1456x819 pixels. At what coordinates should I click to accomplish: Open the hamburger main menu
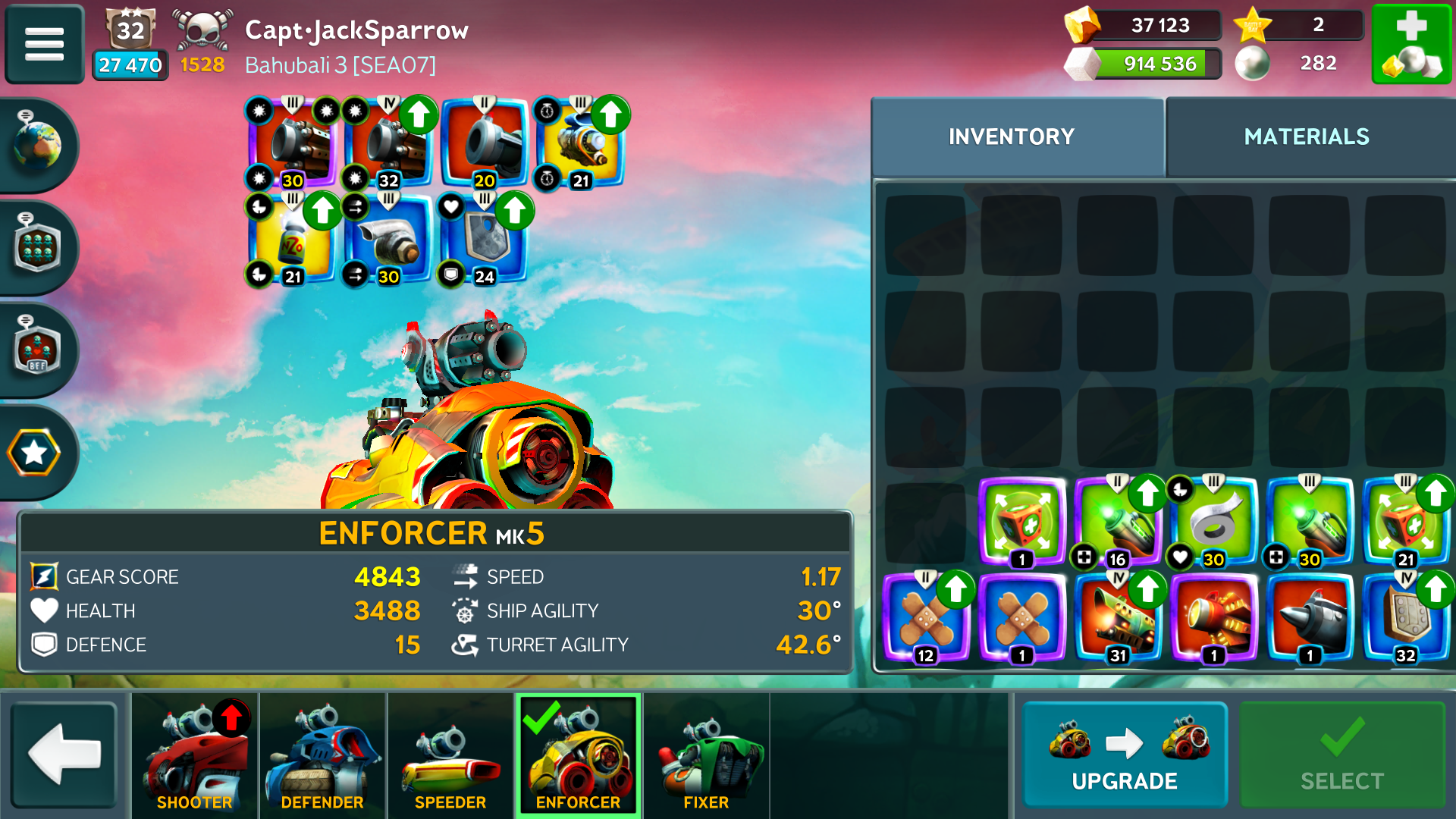44,43
